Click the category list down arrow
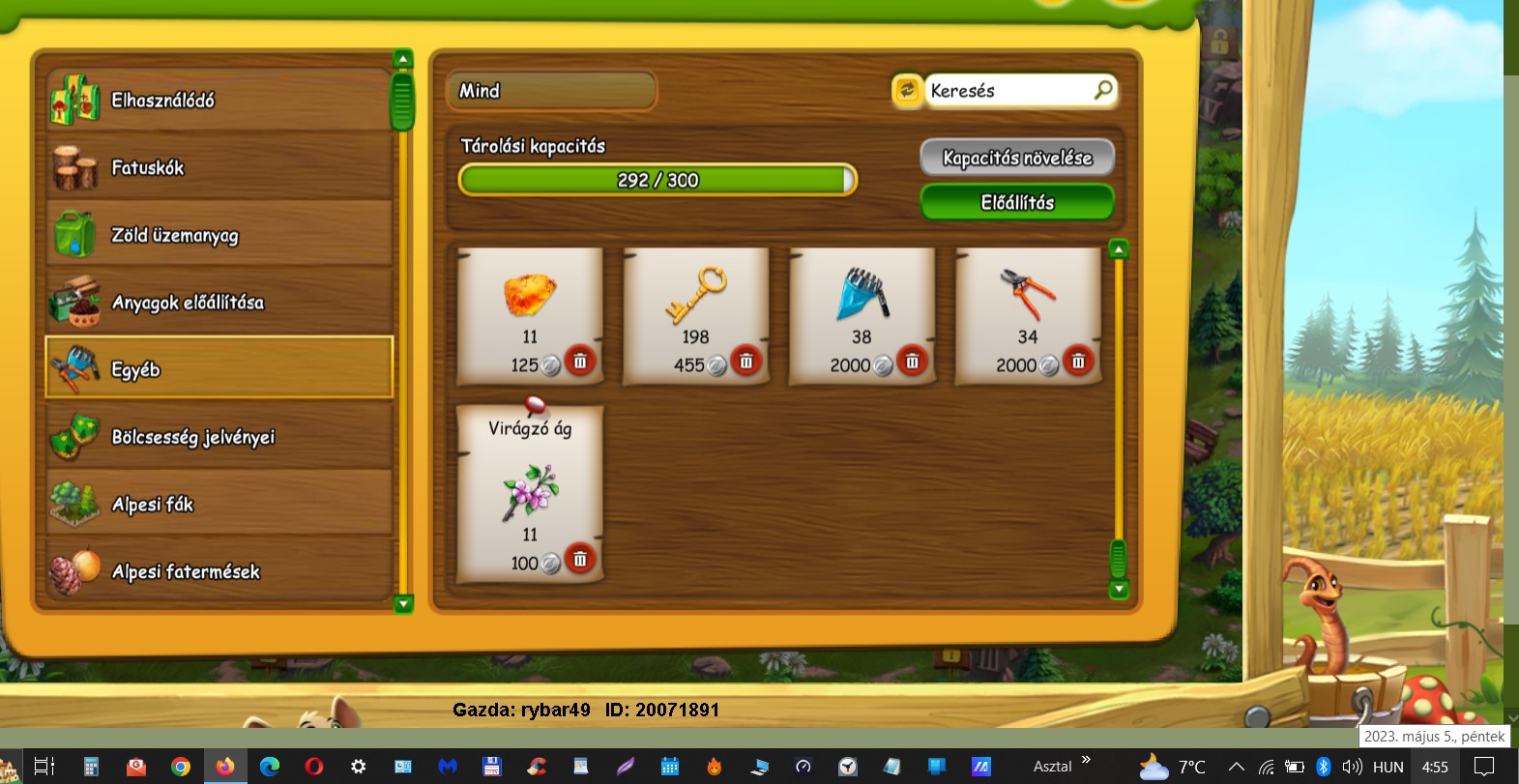Screen dimensions: 1519x784 [x=404, y=604]
